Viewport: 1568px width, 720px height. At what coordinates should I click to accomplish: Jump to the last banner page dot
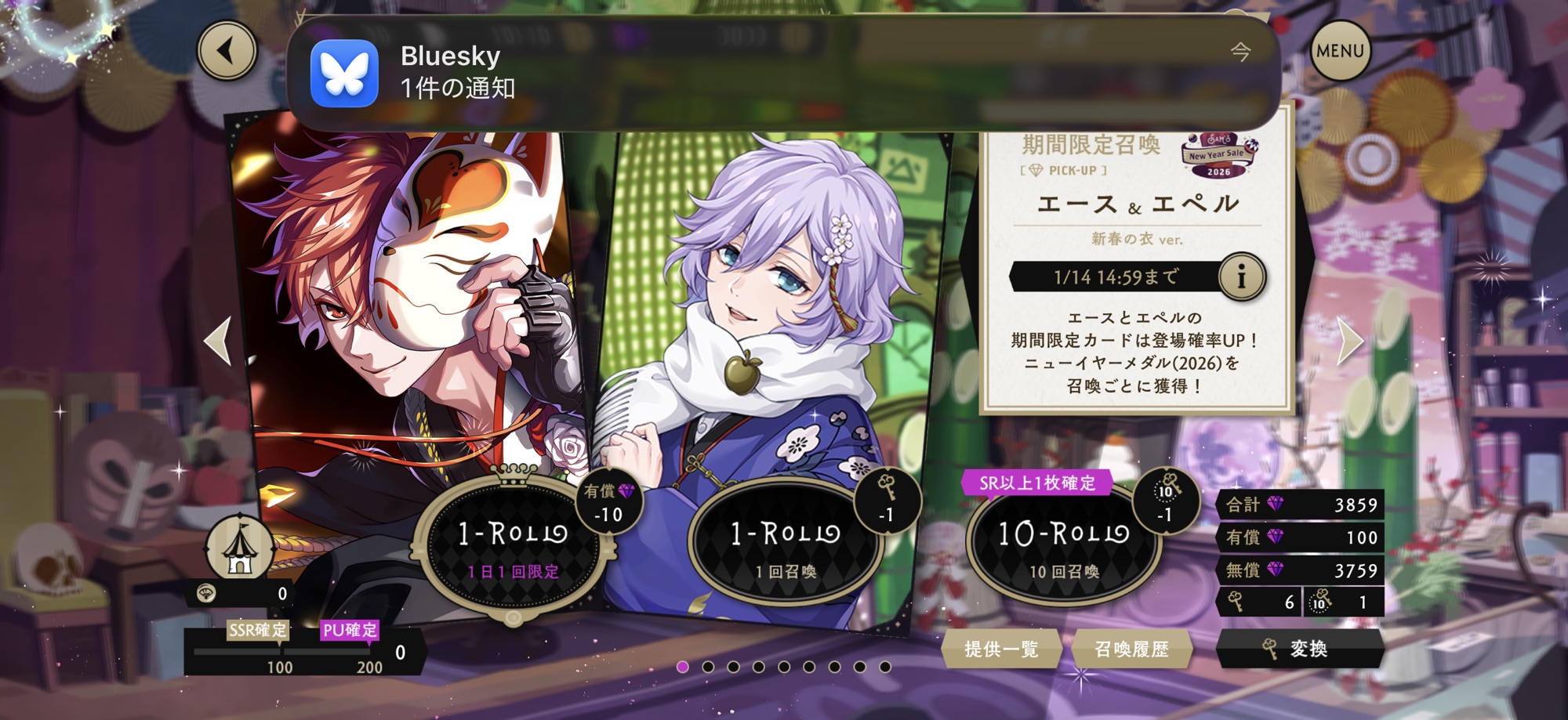click(x=885, y=667)
